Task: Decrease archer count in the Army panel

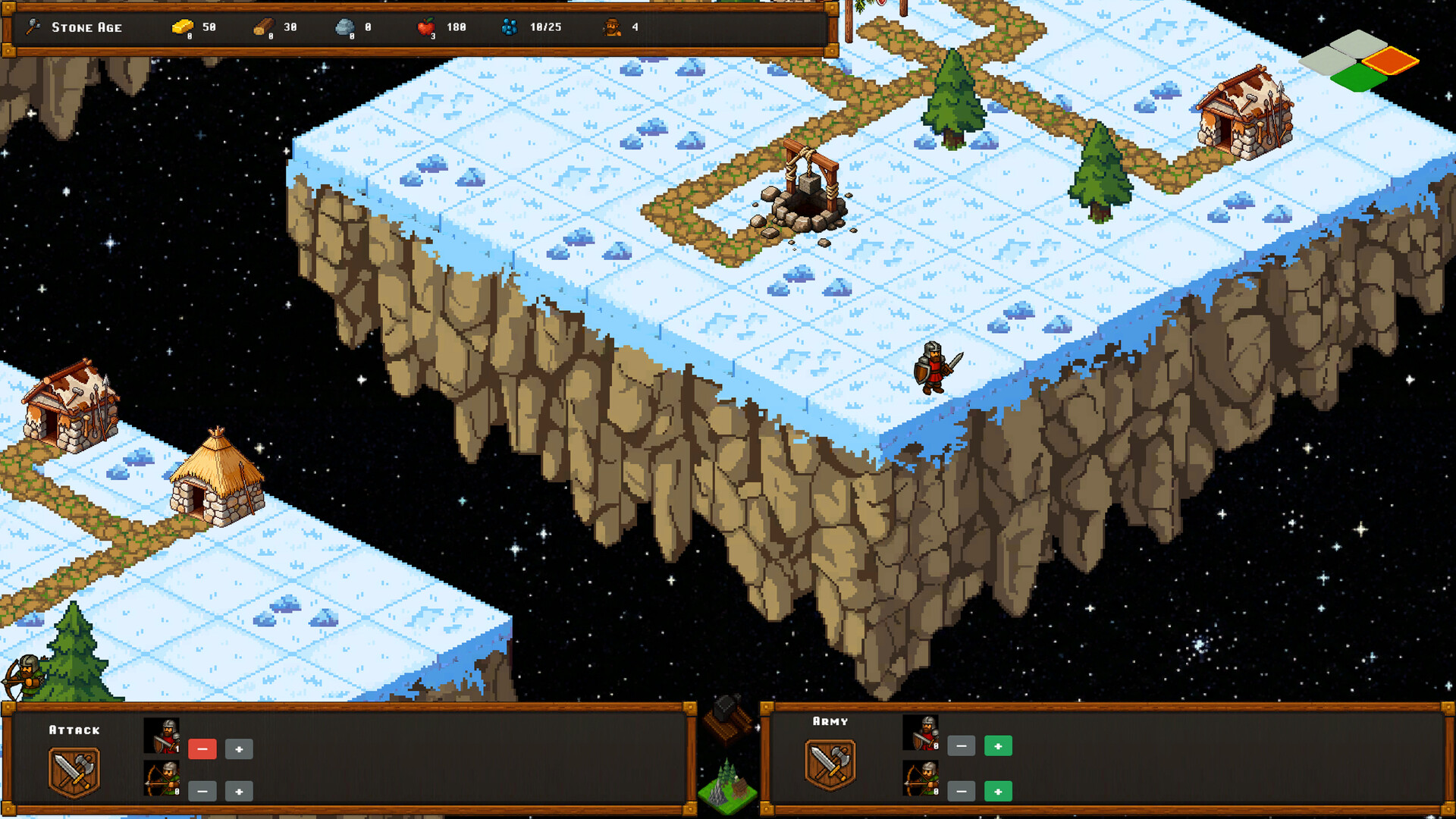Action: click(x=962, y=791)
